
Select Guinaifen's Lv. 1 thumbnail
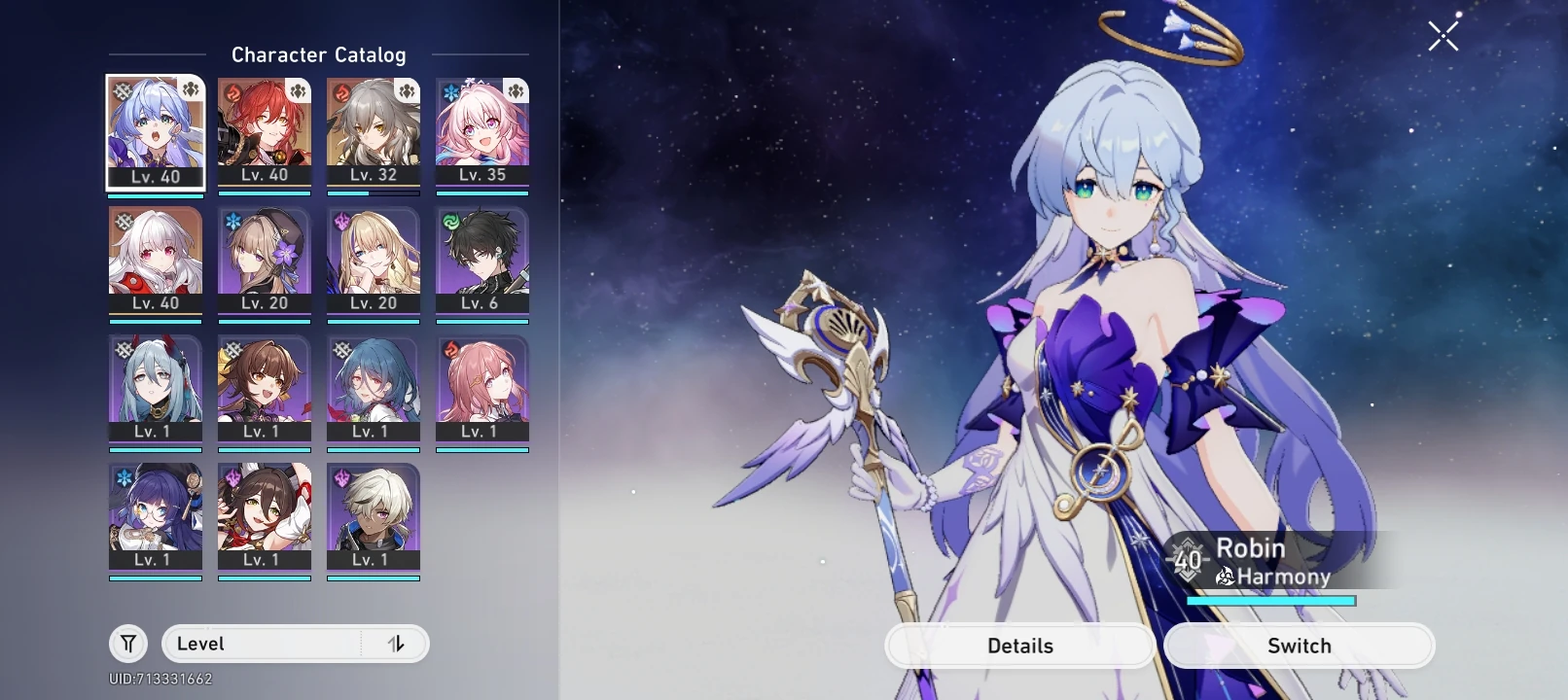coord(483,389)
